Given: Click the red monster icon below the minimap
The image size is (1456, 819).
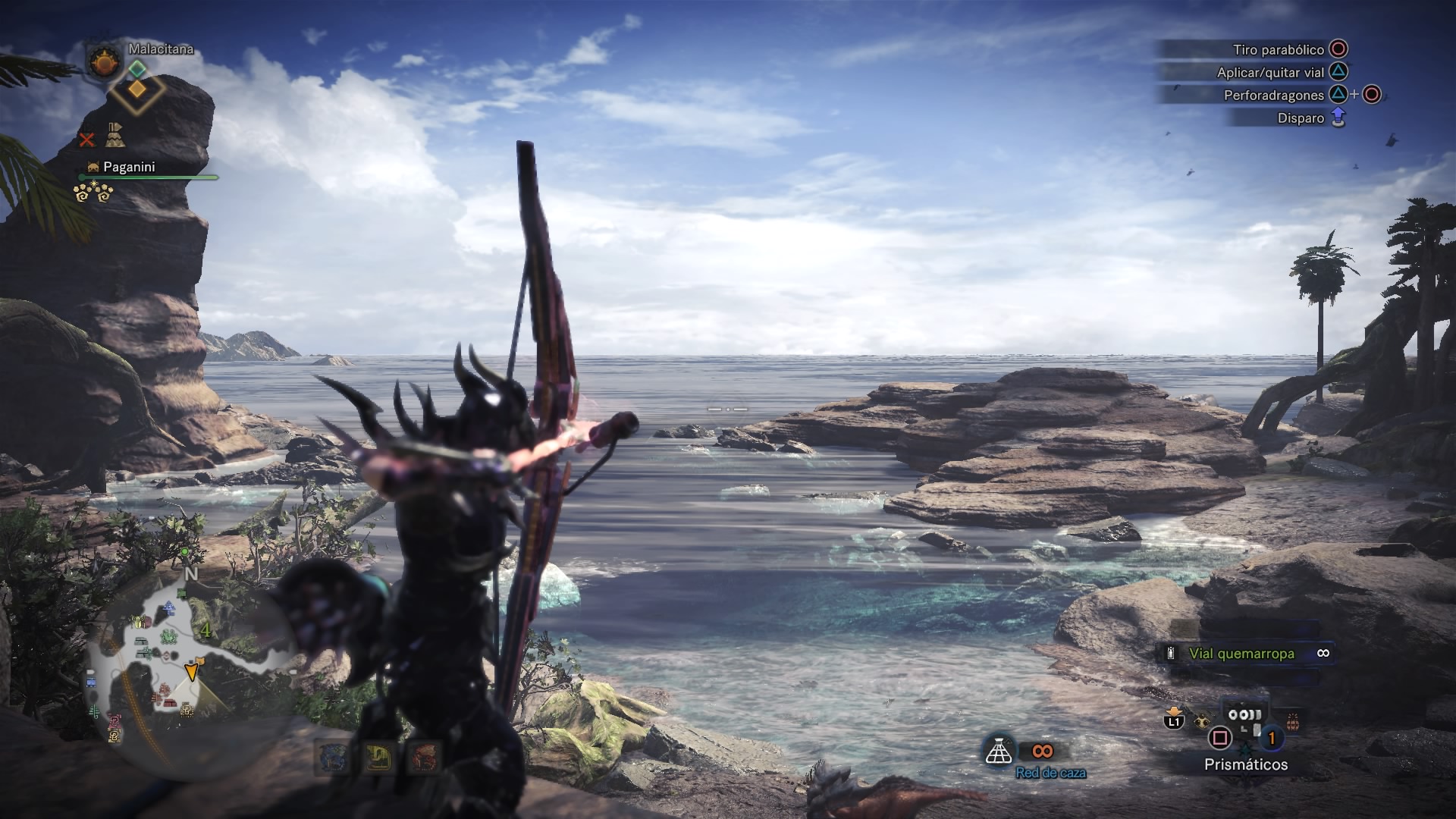Looking at the screenshot, I should [423, 756].
